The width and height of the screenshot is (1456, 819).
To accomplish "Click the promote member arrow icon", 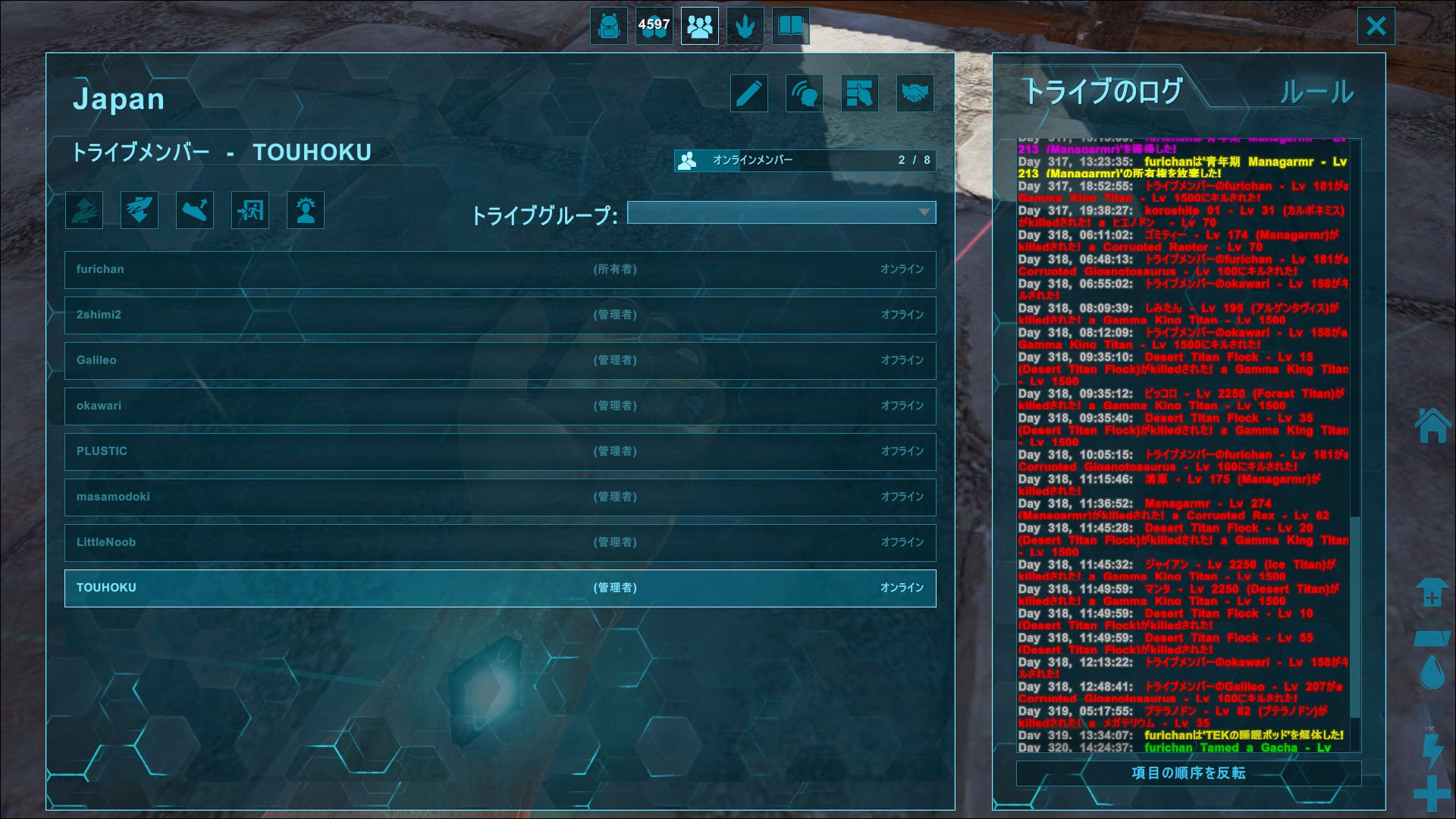I will pyautogui.click(x=84, y=210).
